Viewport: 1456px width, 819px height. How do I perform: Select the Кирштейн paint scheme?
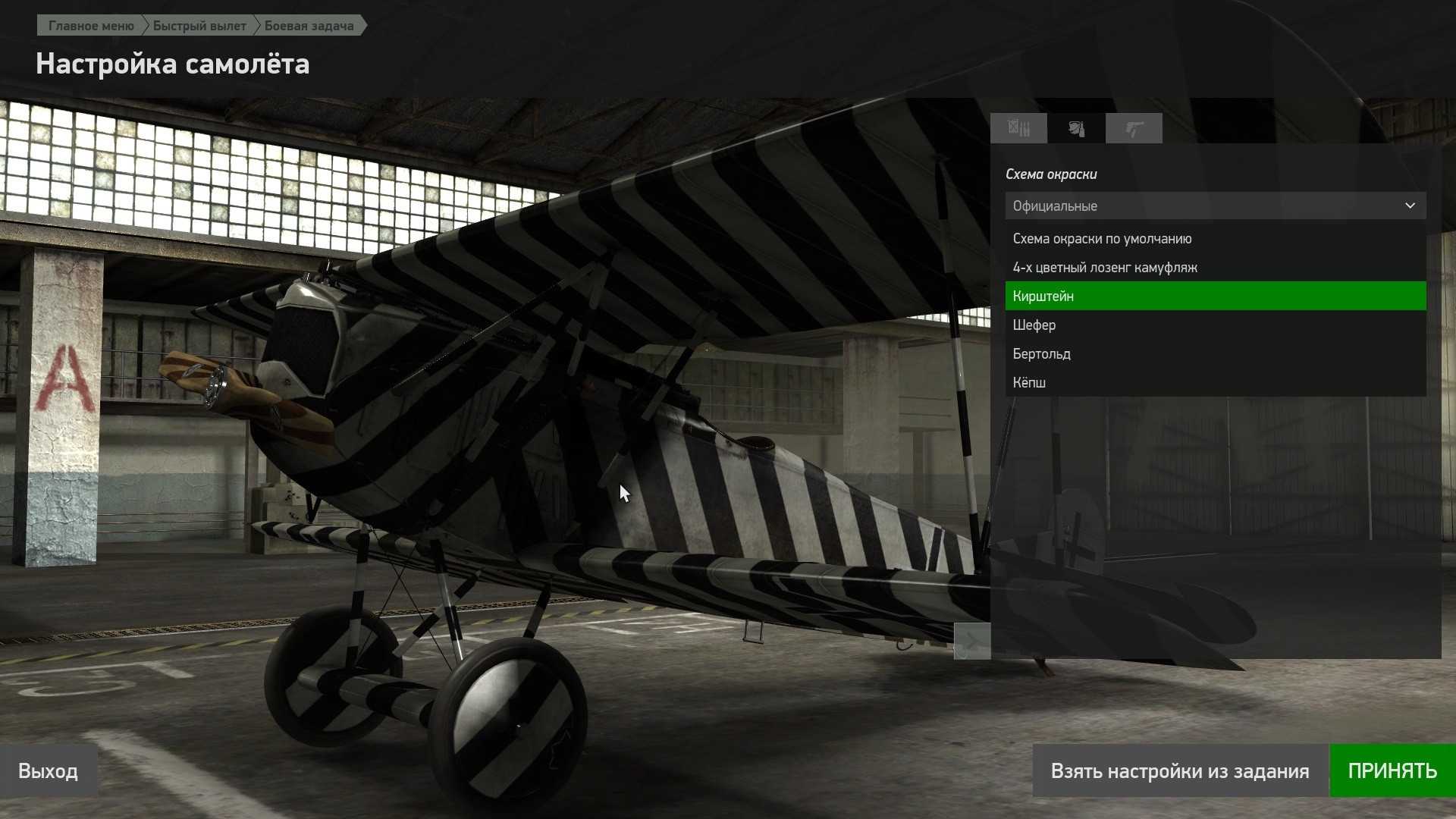click(1043, 297)
